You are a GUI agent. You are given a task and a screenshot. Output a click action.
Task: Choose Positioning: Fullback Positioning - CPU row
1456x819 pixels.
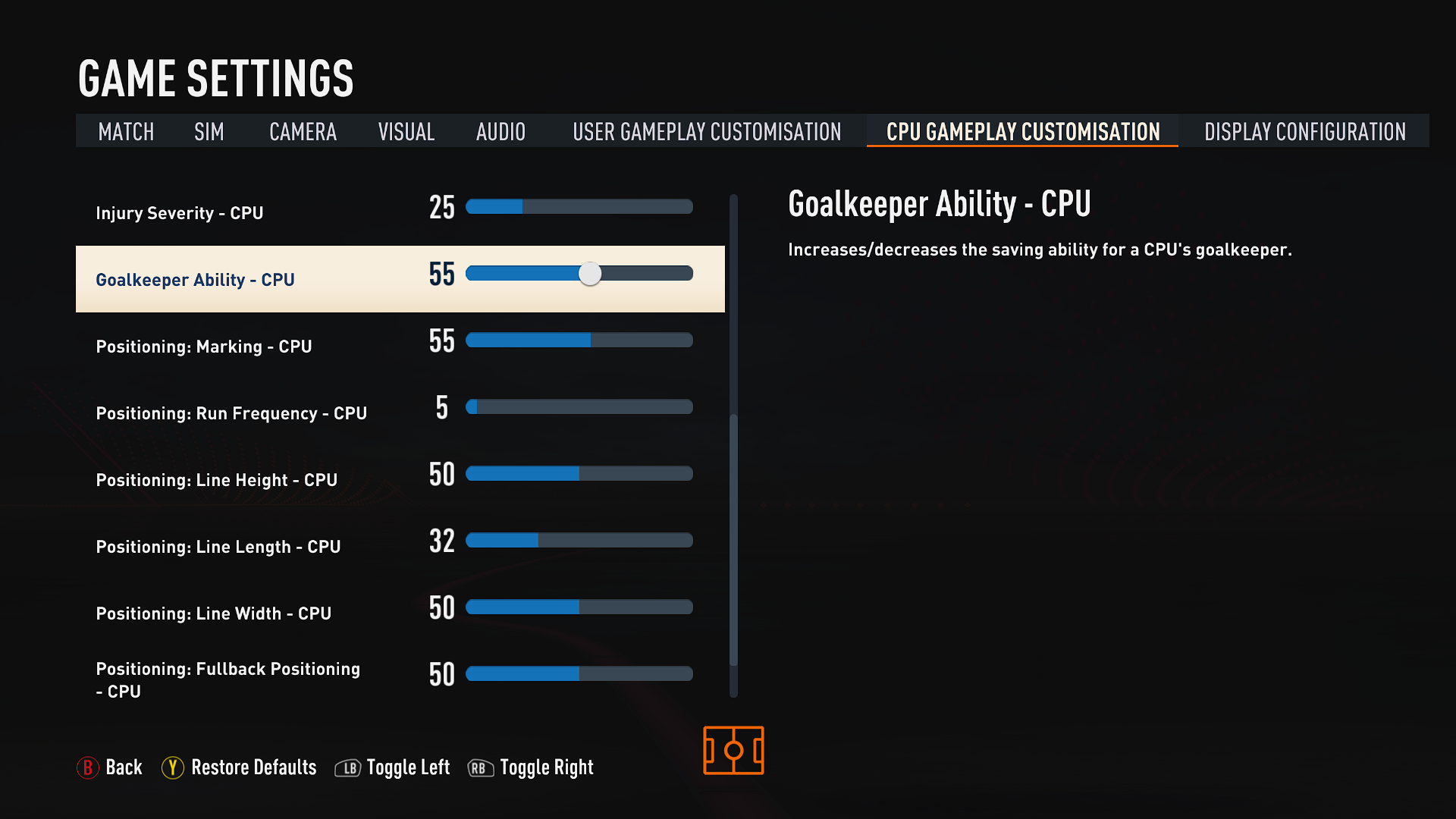coord(227,679)
